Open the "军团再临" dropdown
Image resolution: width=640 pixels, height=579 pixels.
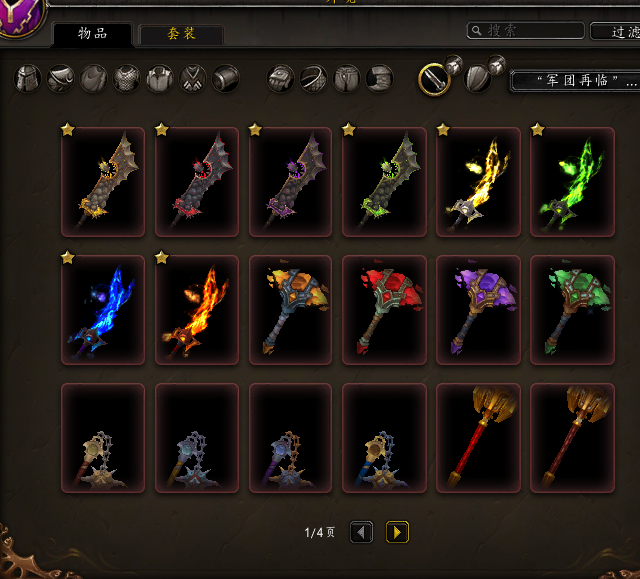(574, 79)
